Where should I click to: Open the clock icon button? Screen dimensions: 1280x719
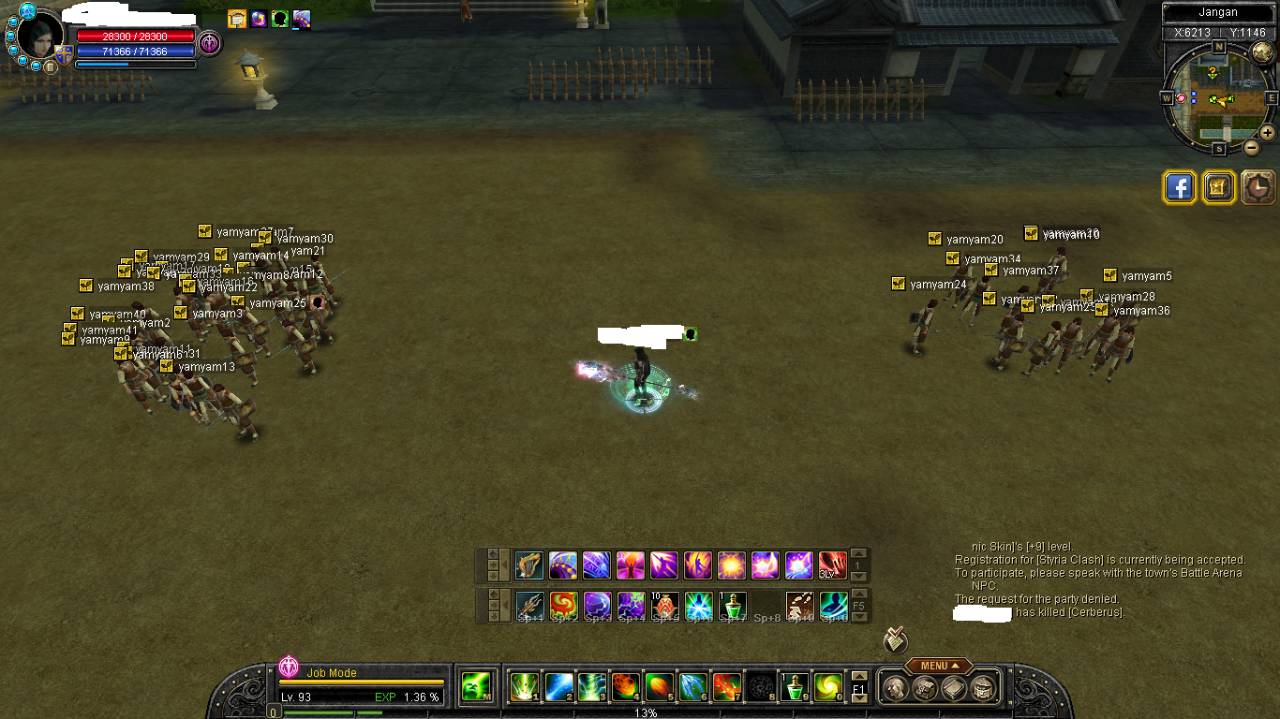tap(1258, 187)
